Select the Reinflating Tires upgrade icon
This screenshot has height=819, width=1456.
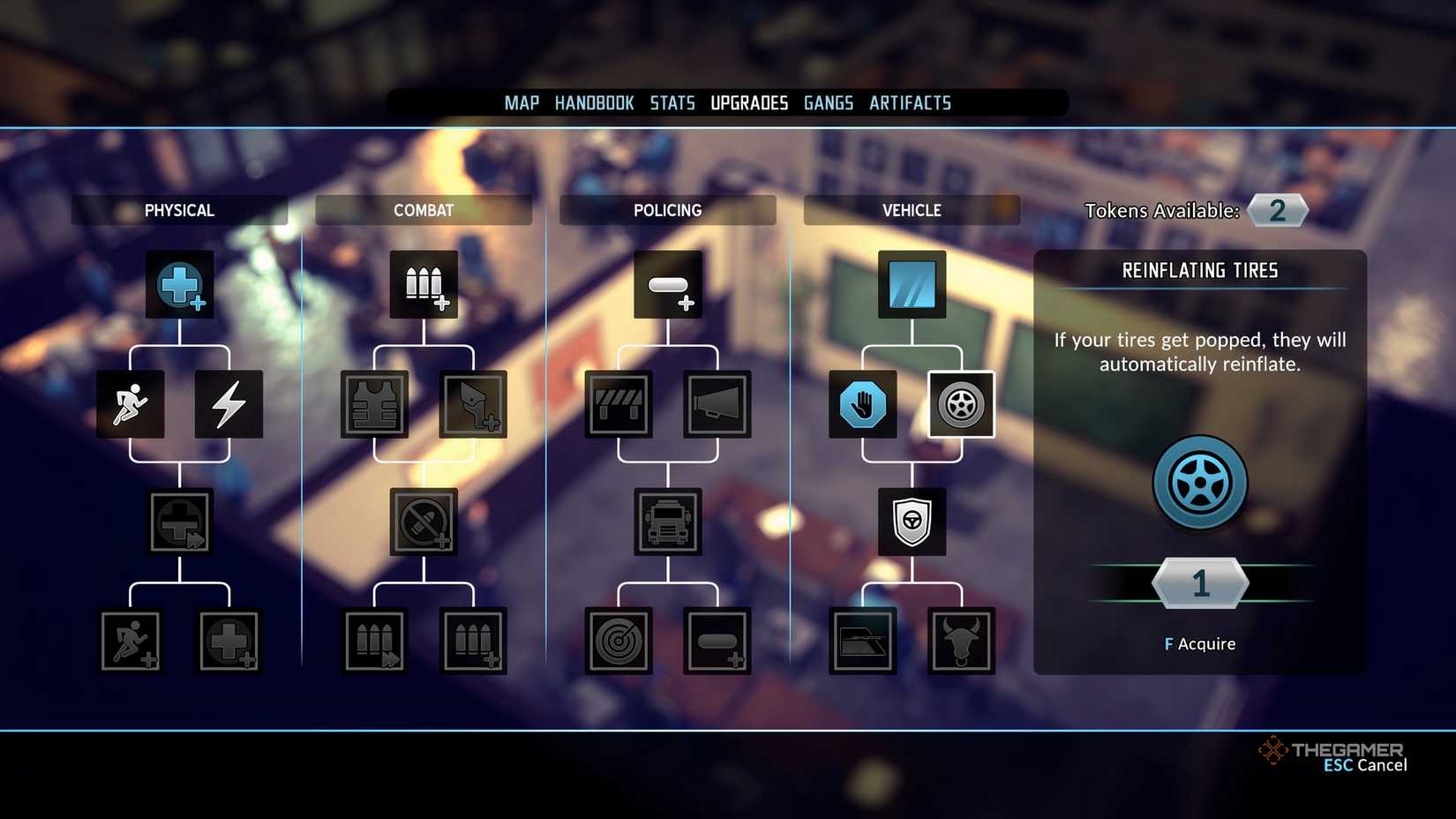tap(960, 405)
